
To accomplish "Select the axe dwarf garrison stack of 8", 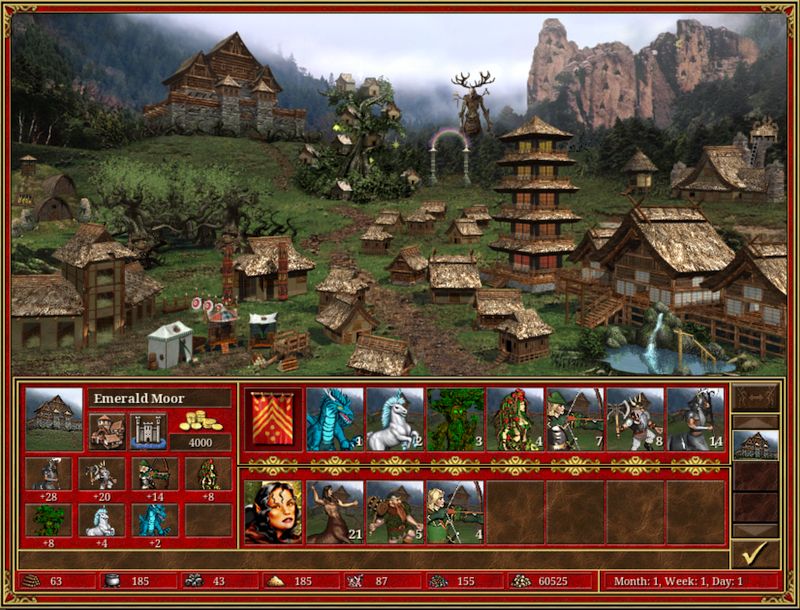I will point(635,418).
